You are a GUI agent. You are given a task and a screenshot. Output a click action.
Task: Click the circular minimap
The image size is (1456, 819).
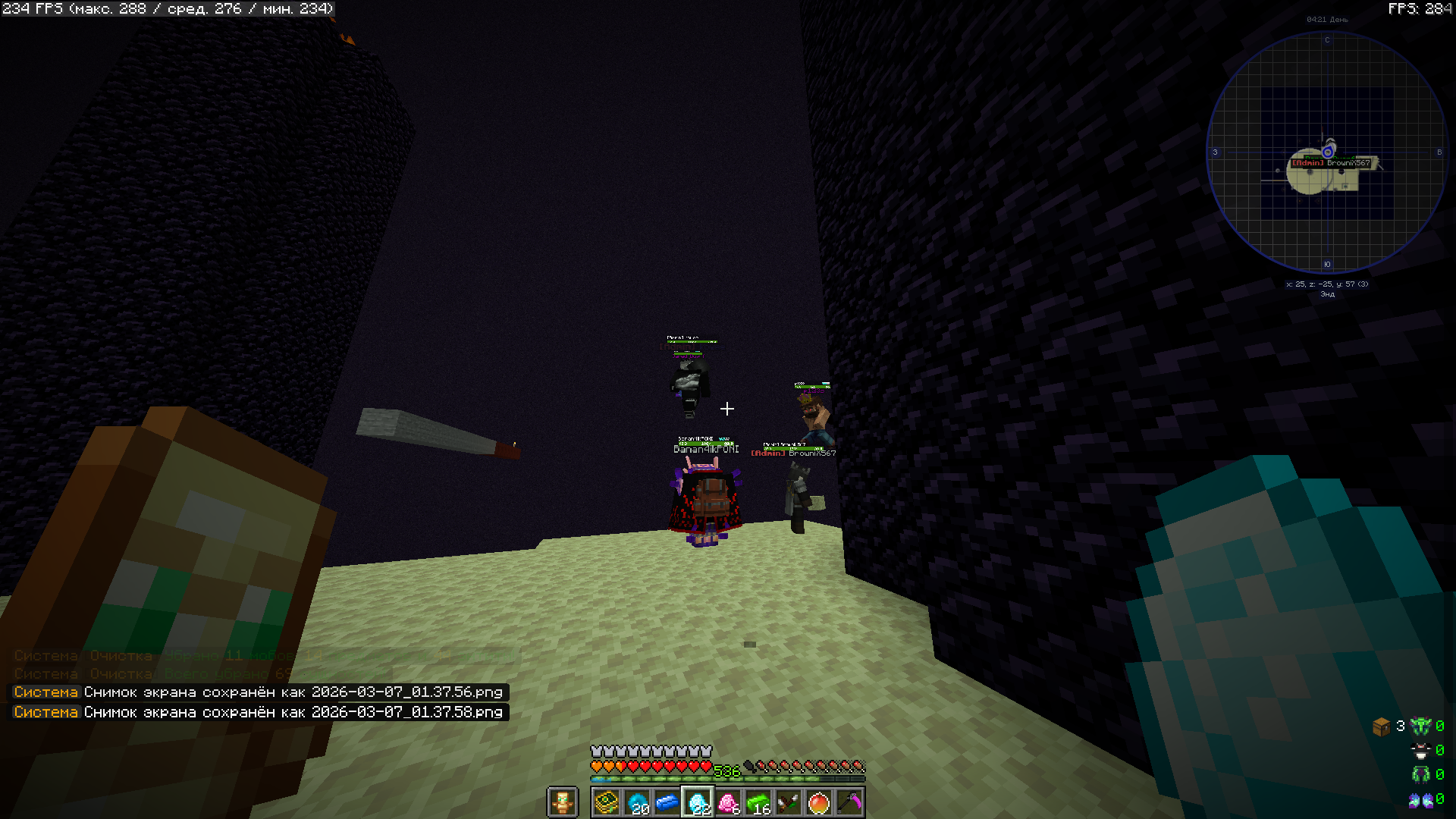[1327, 152]
